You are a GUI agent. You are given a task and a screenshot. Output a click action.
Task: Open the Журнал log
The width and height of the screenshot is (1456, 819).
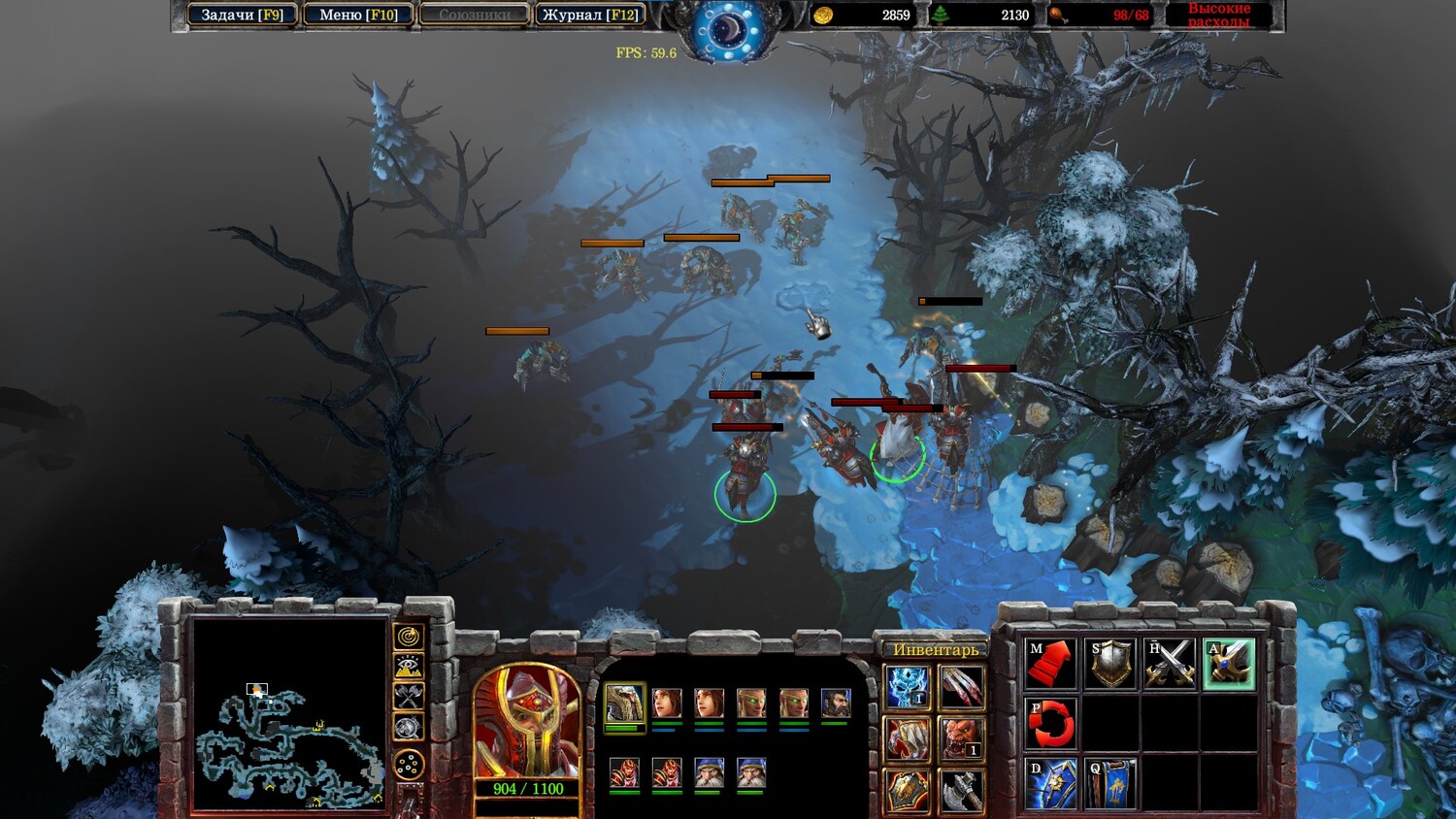point(590,15)
